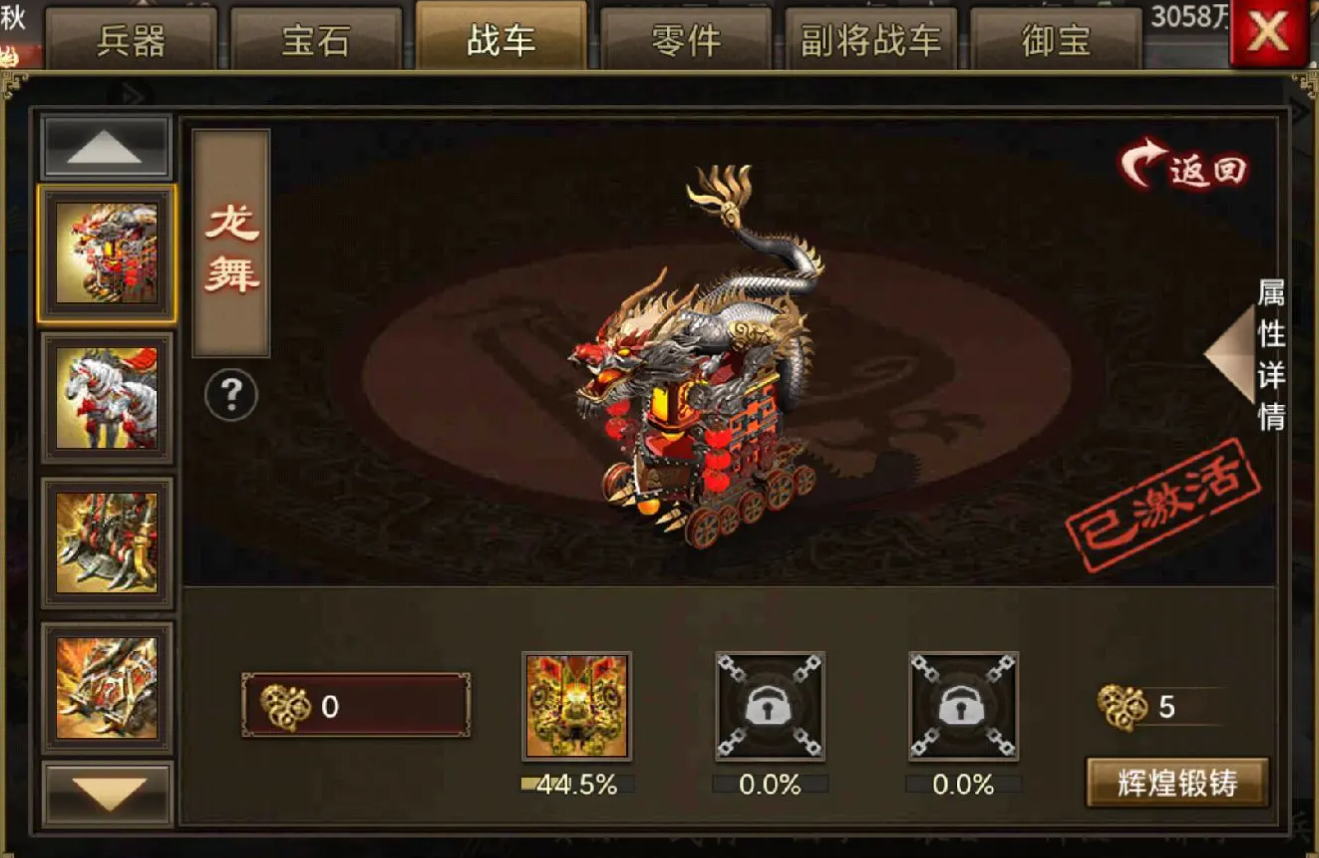Close the panel with the red X
Screen dimensions: 1319x858
[1267, 34]
